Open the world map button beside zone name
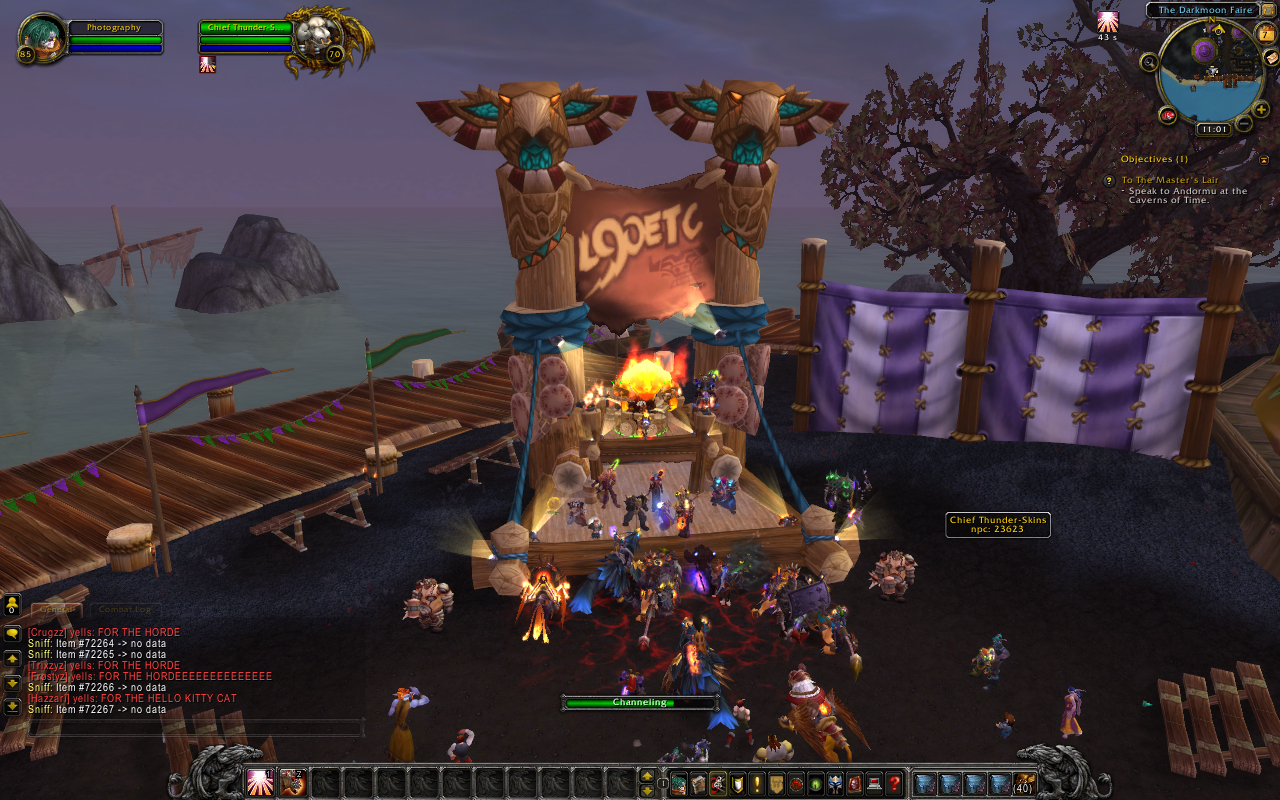The height and width of the screenshot is (800, 1280). tap(1268, 10)
